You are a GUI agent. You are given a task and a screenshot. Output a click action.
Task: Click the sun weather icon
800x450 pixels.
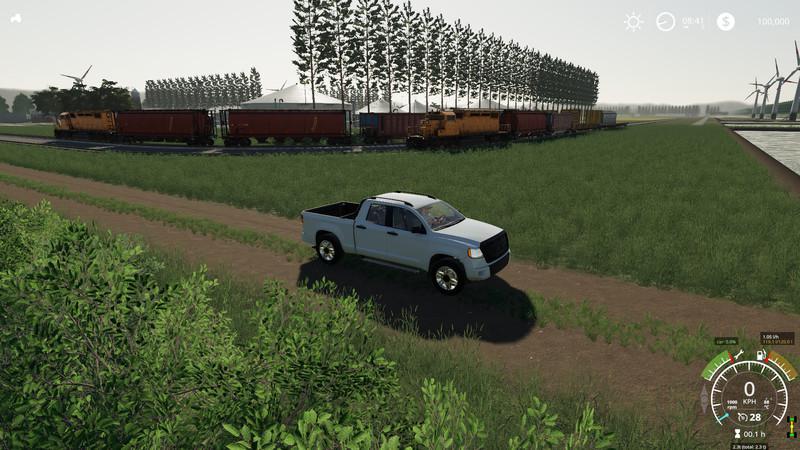634,21
